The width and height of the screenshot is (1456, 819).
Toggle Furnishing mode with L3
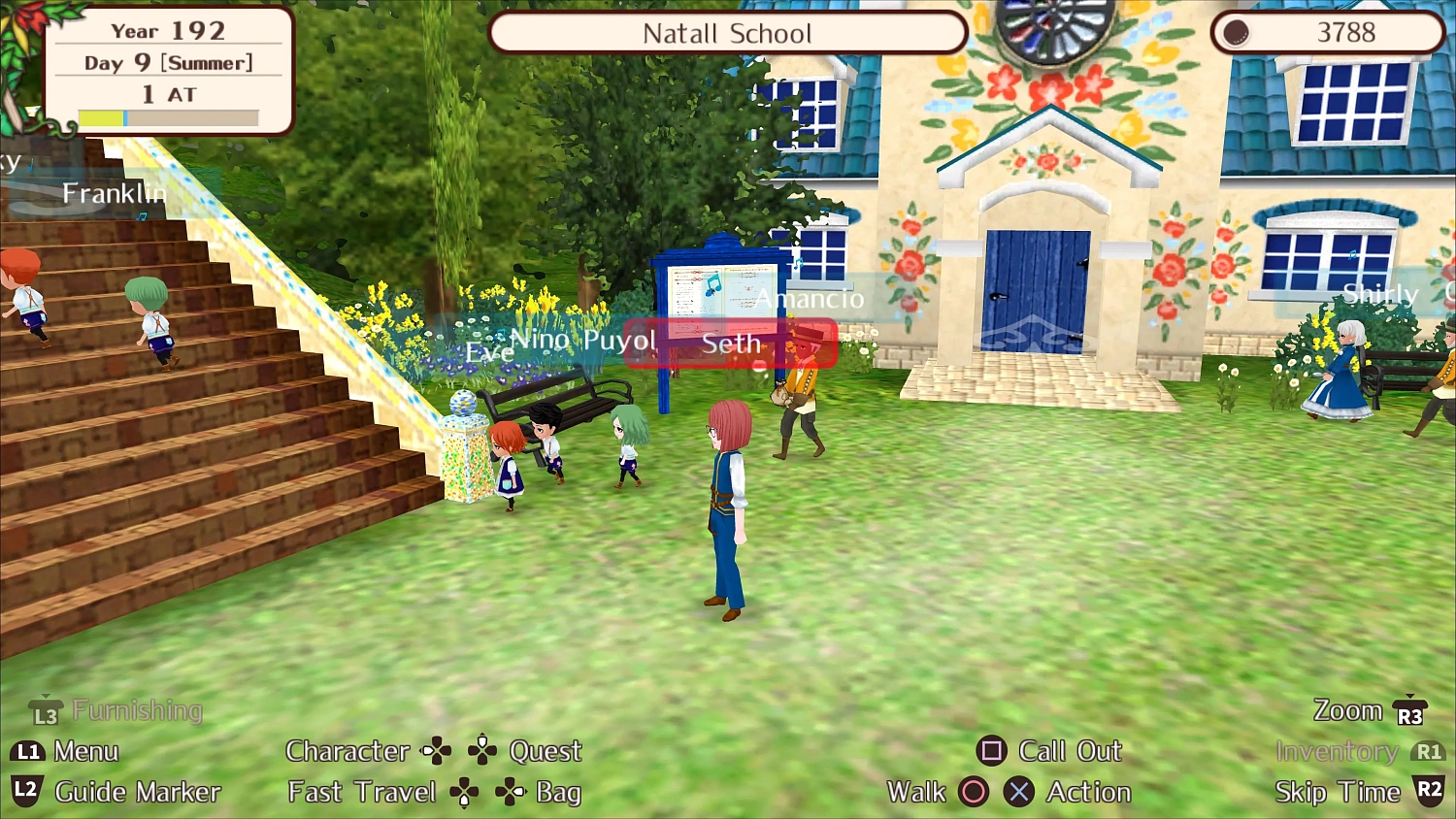click(44, 710)
